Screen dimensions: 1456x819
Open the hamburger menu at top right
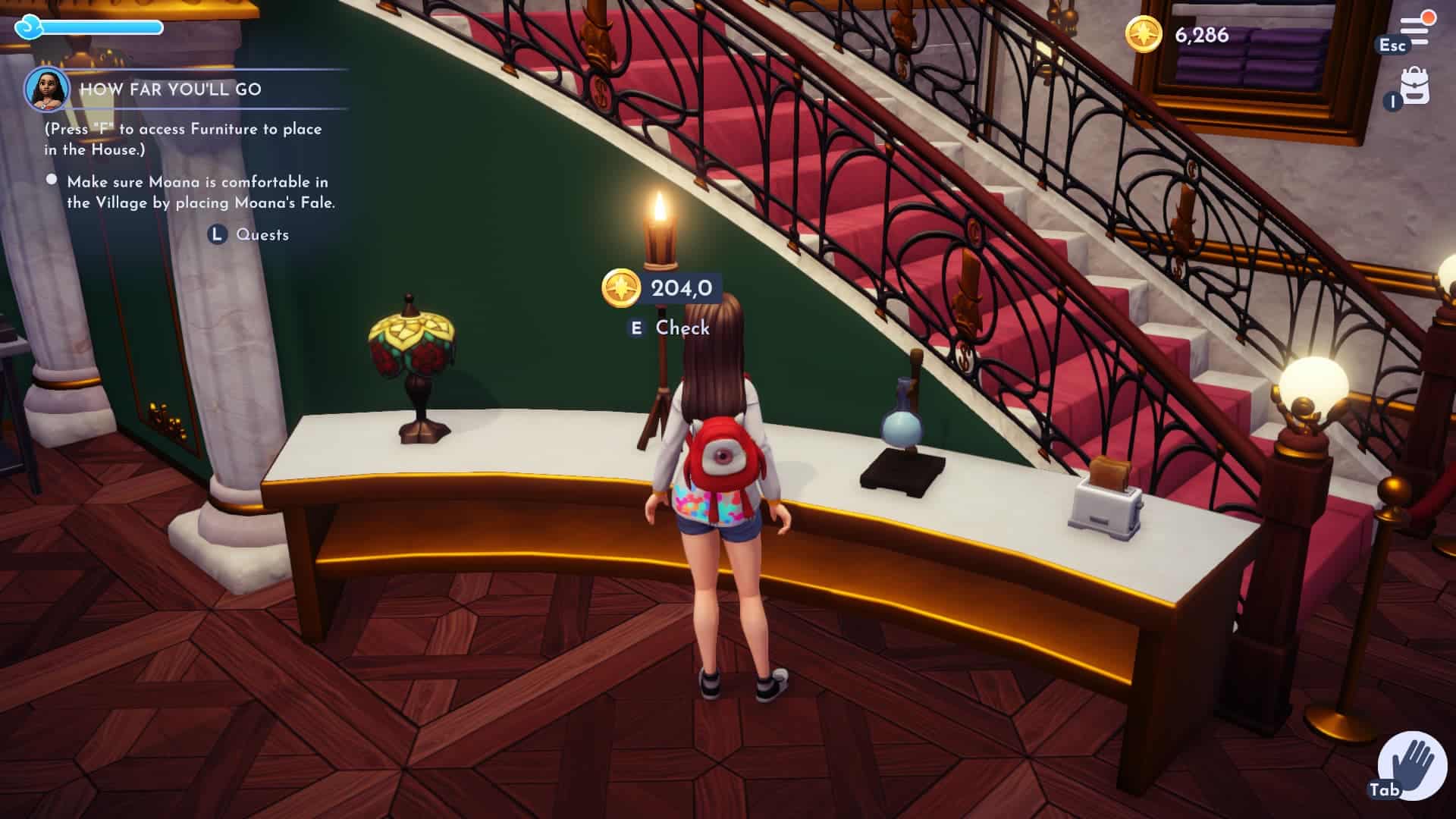1414,30
